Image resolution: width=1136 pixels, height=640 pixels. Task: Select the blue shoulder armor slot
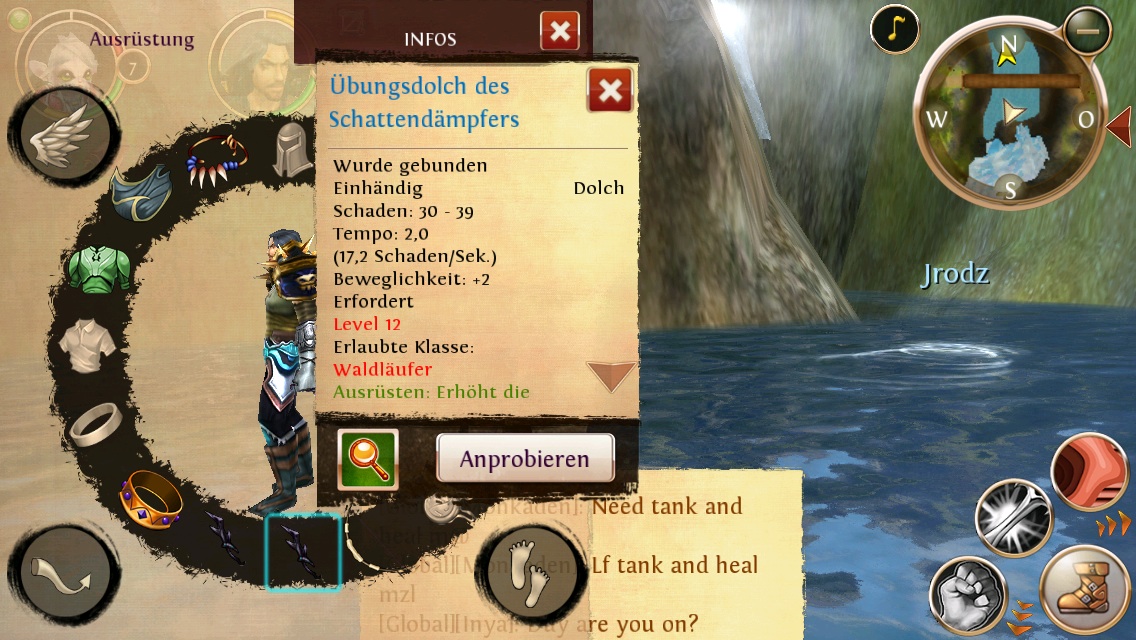[x=141, y=194]
